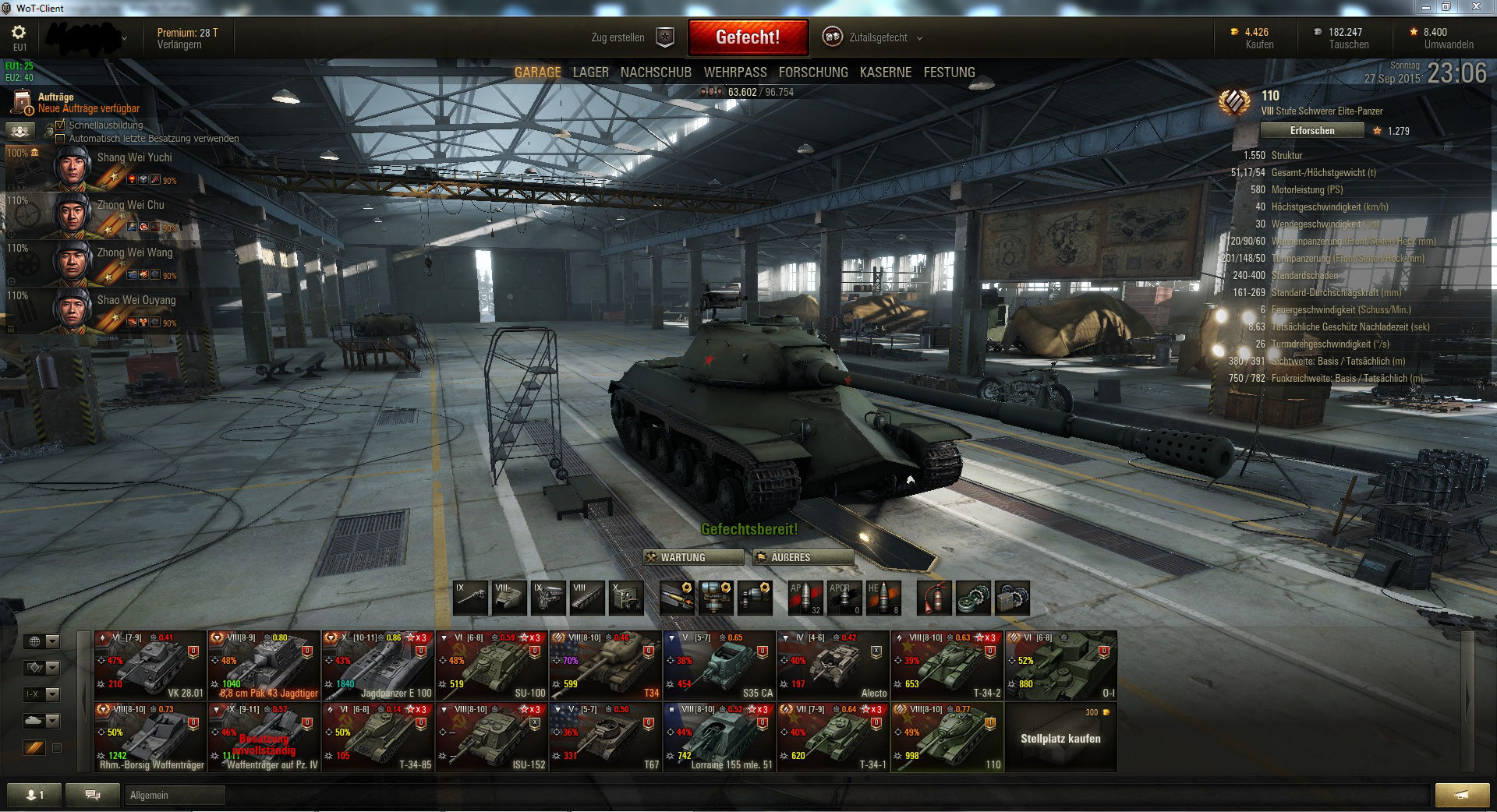The image size is (1497, 812).
Task: Start battle with the Gefecht! button
Action: [x=747, y=37]
